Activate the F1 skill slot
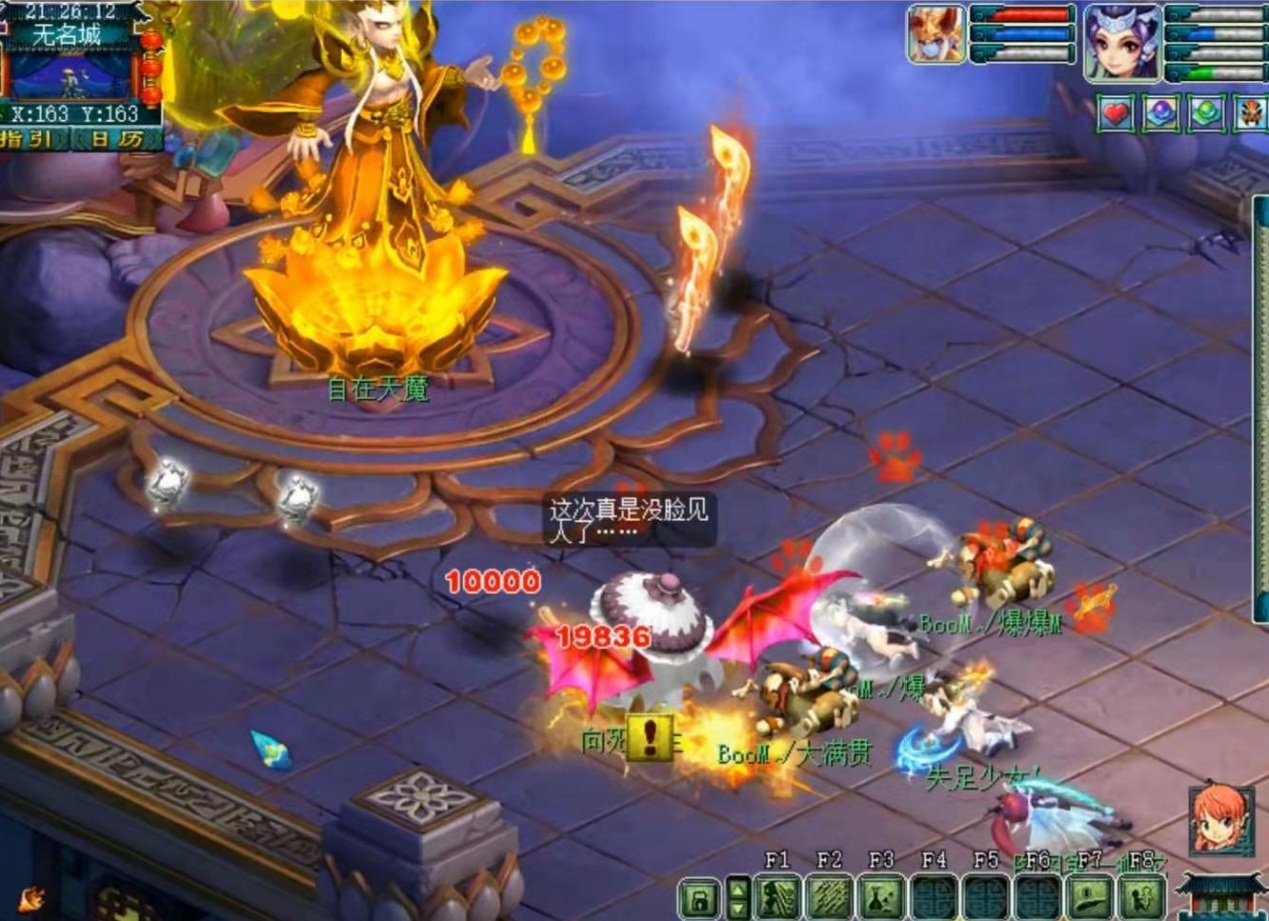 pyautogui.click(x=776, y=897)
